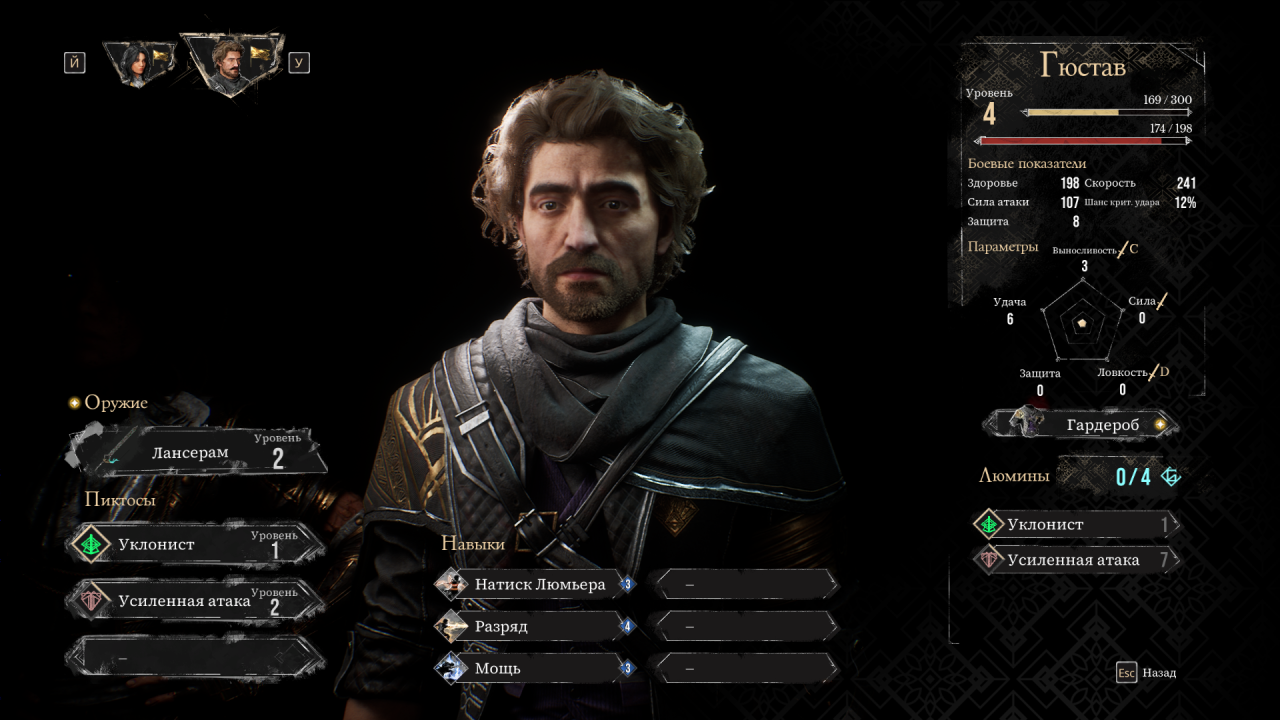This screenshot has width=1280, height=720.
Task: Select the Усиленная атака lumina entry
Action: click(1075, 560)
